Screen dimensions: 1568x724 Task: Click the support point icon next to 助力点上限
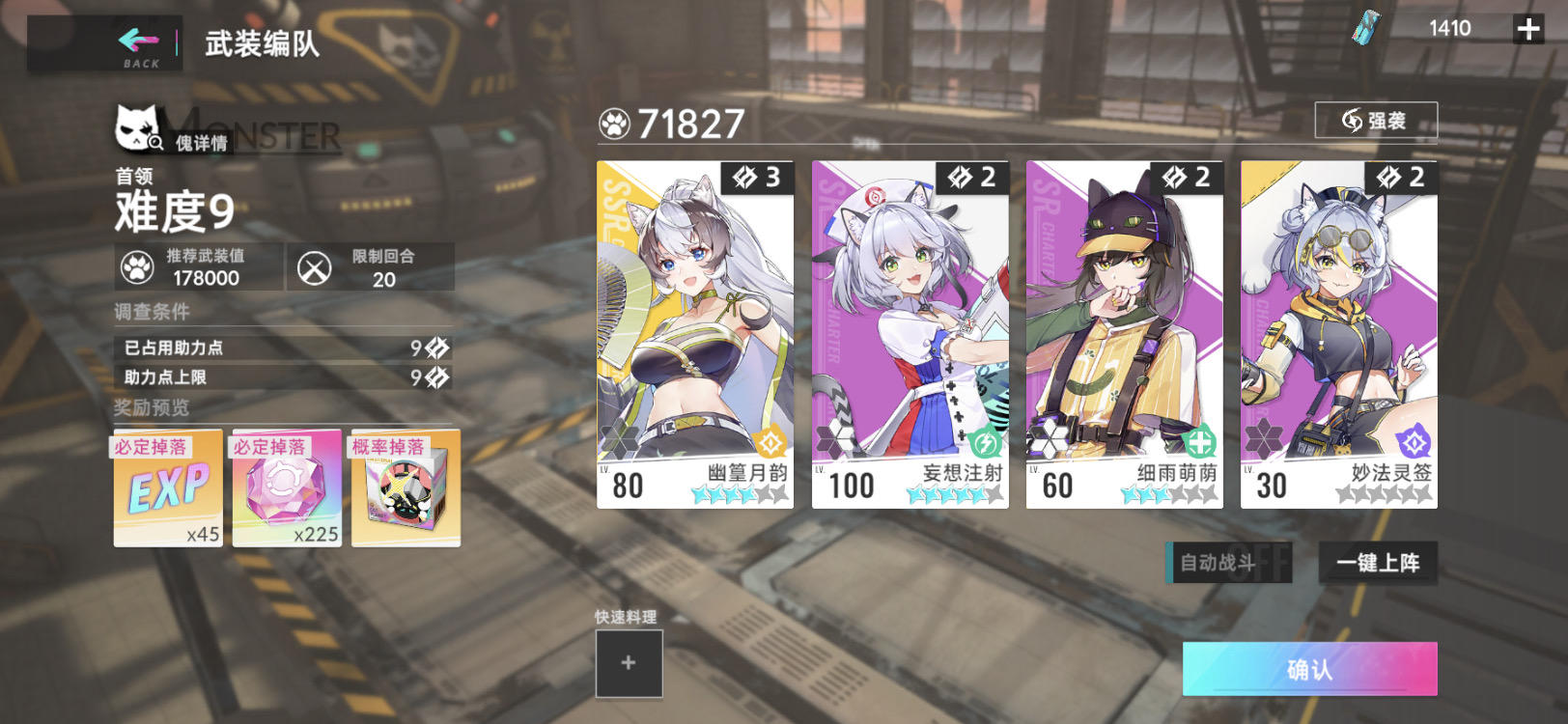pyautogui.click(x=436, y=378)
